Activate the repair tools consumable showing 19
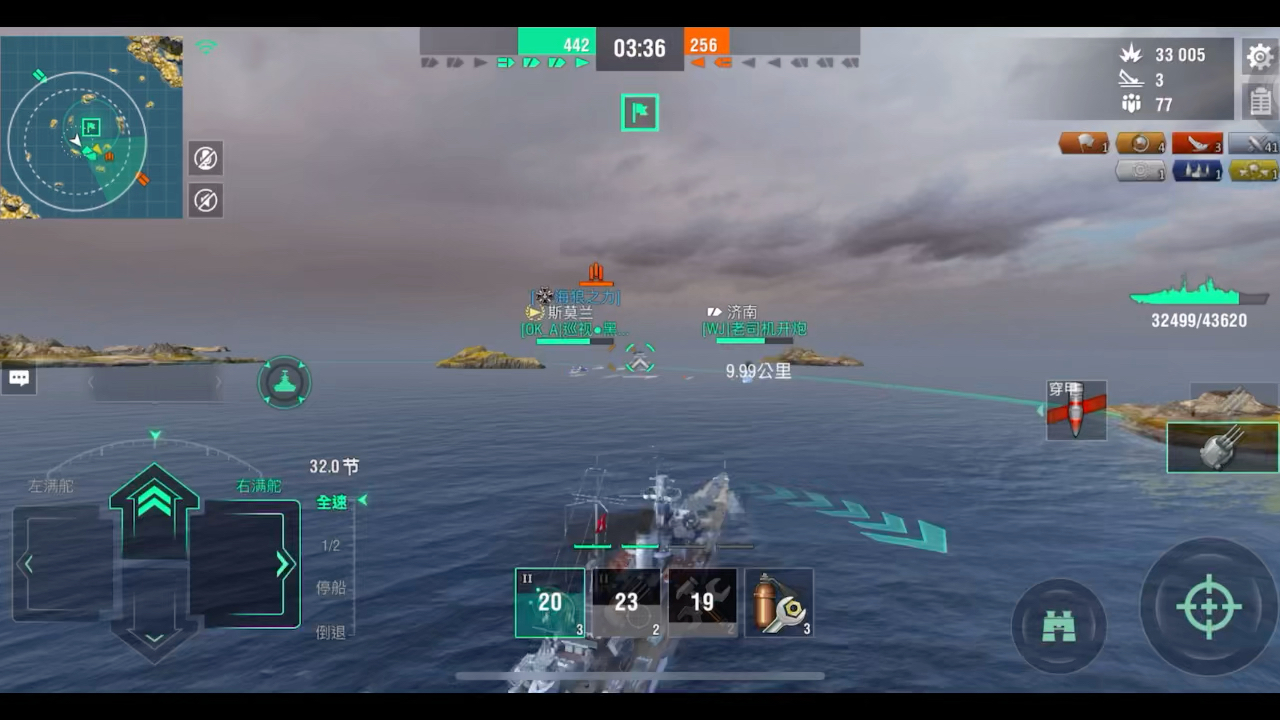The image size is (1280, 720). [x=703, y=602]
